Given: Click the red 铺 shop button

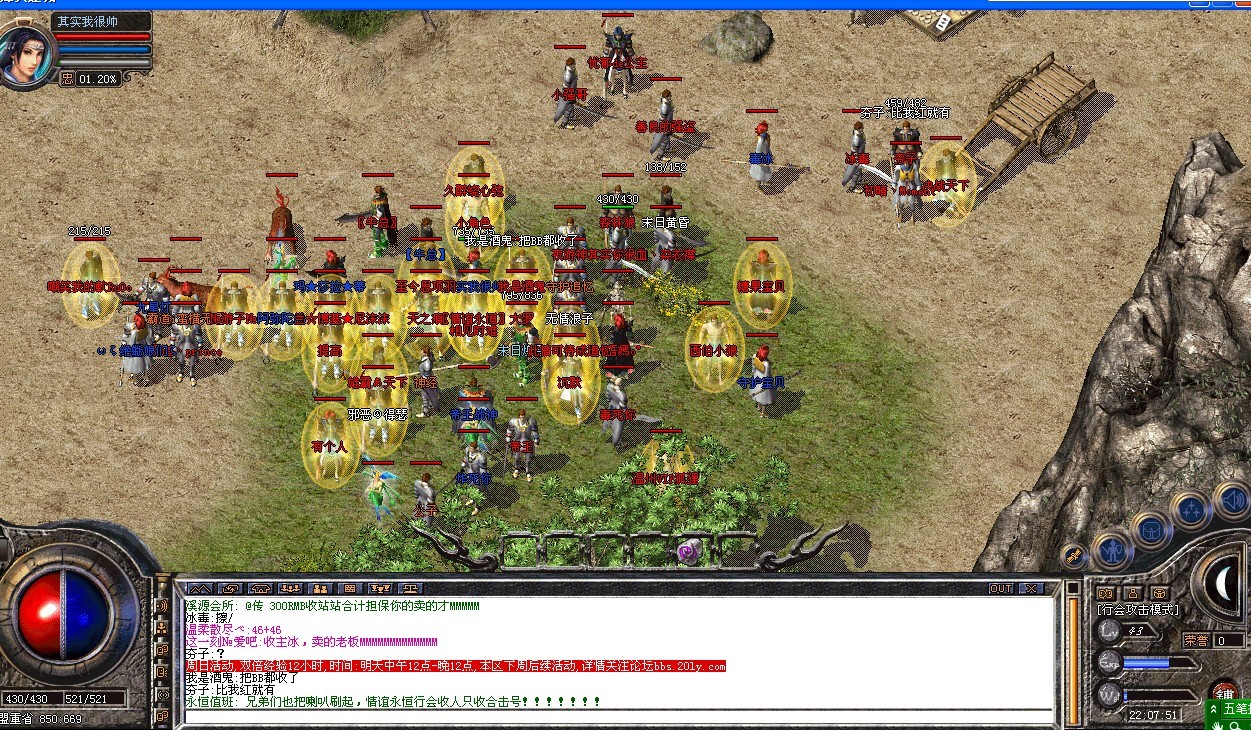Looking at the screenshot, I should (1224, 692).
